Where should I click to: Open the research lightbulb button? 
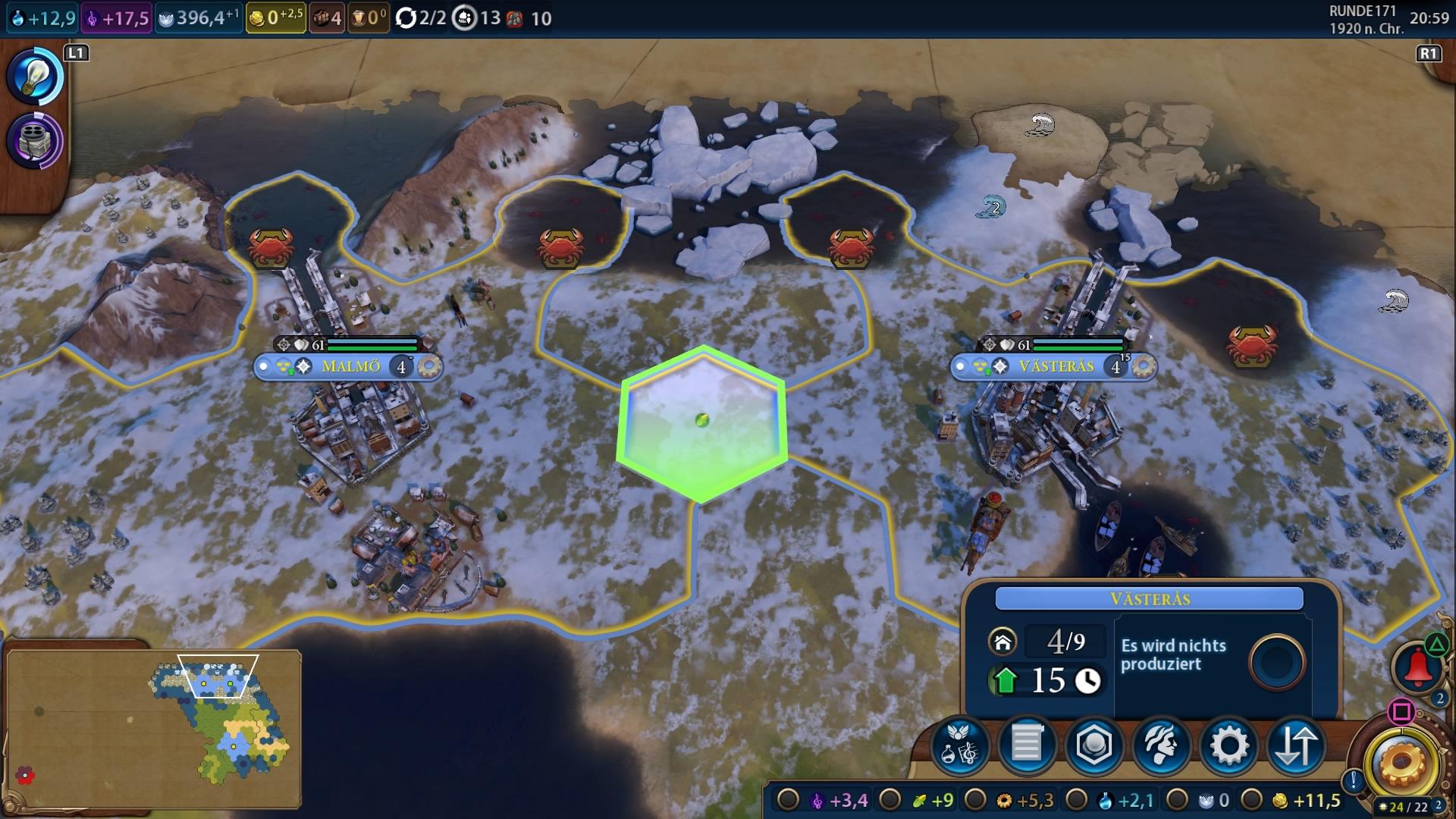tap(34, 77)
